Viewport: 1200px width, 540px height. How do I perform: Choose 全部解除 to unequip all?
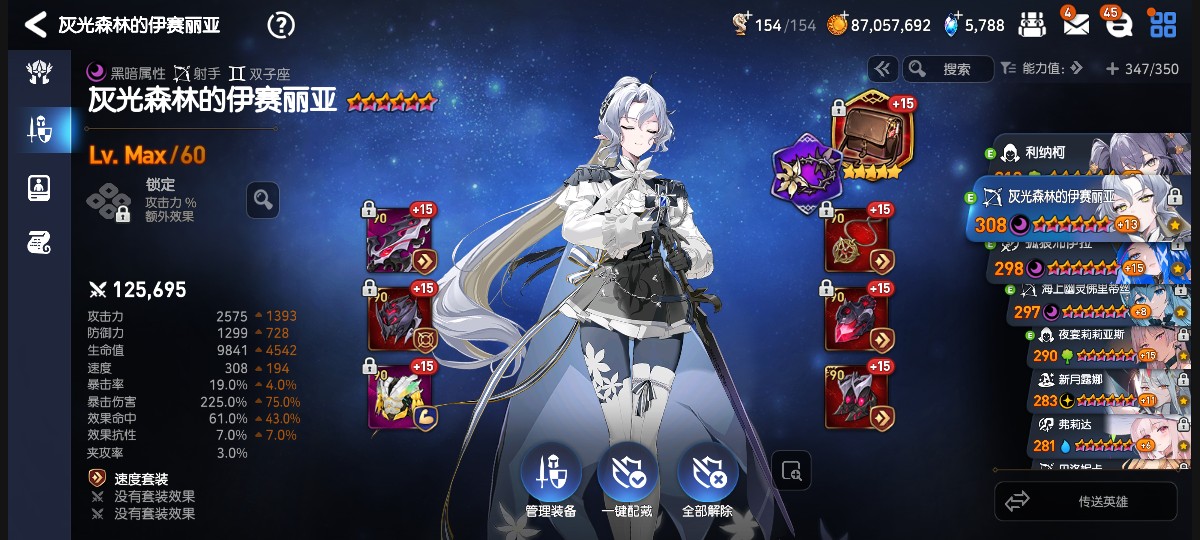(x=707, y=478)
